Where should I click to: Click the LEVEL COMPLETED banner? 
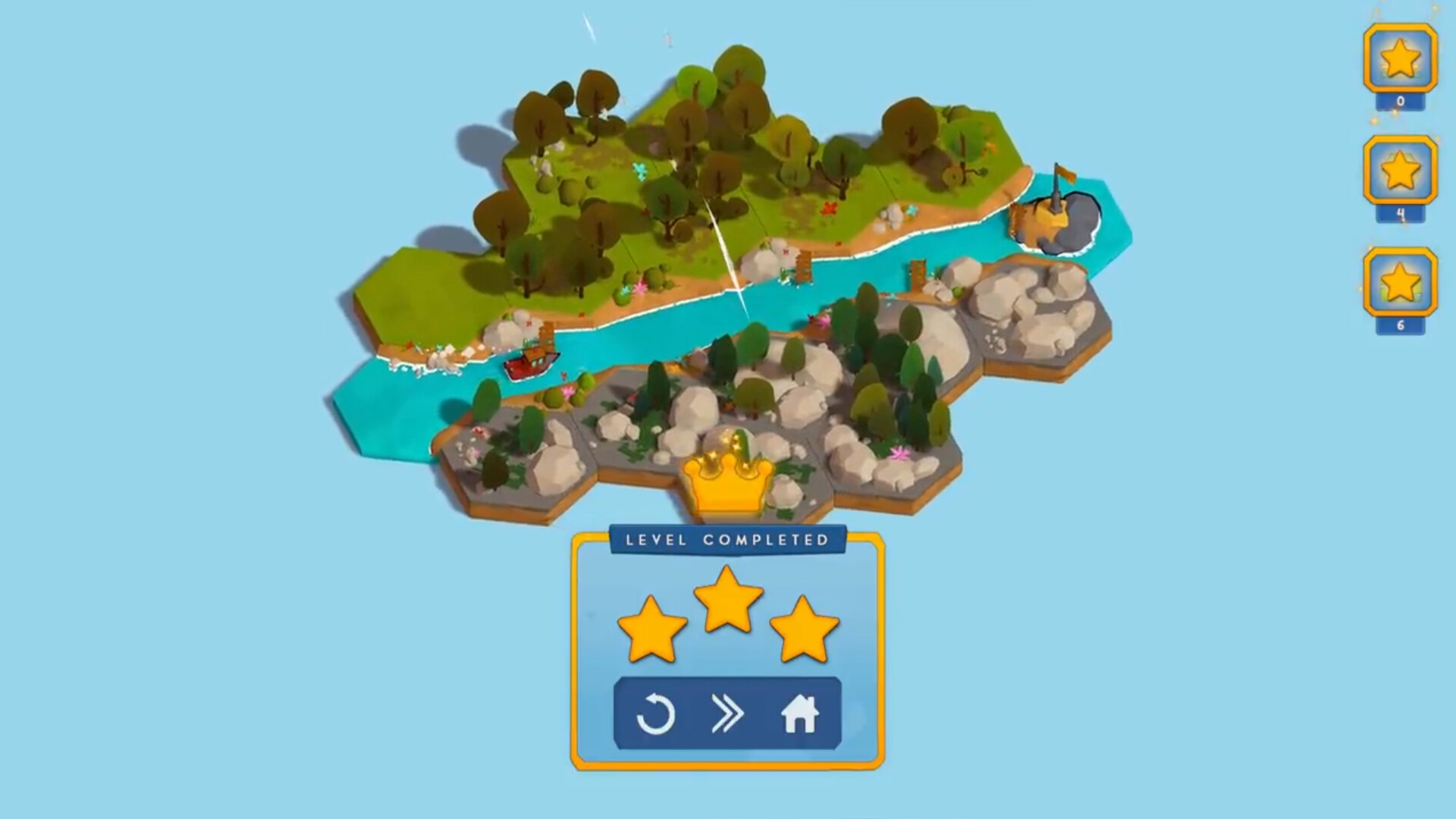click(726, 540)
